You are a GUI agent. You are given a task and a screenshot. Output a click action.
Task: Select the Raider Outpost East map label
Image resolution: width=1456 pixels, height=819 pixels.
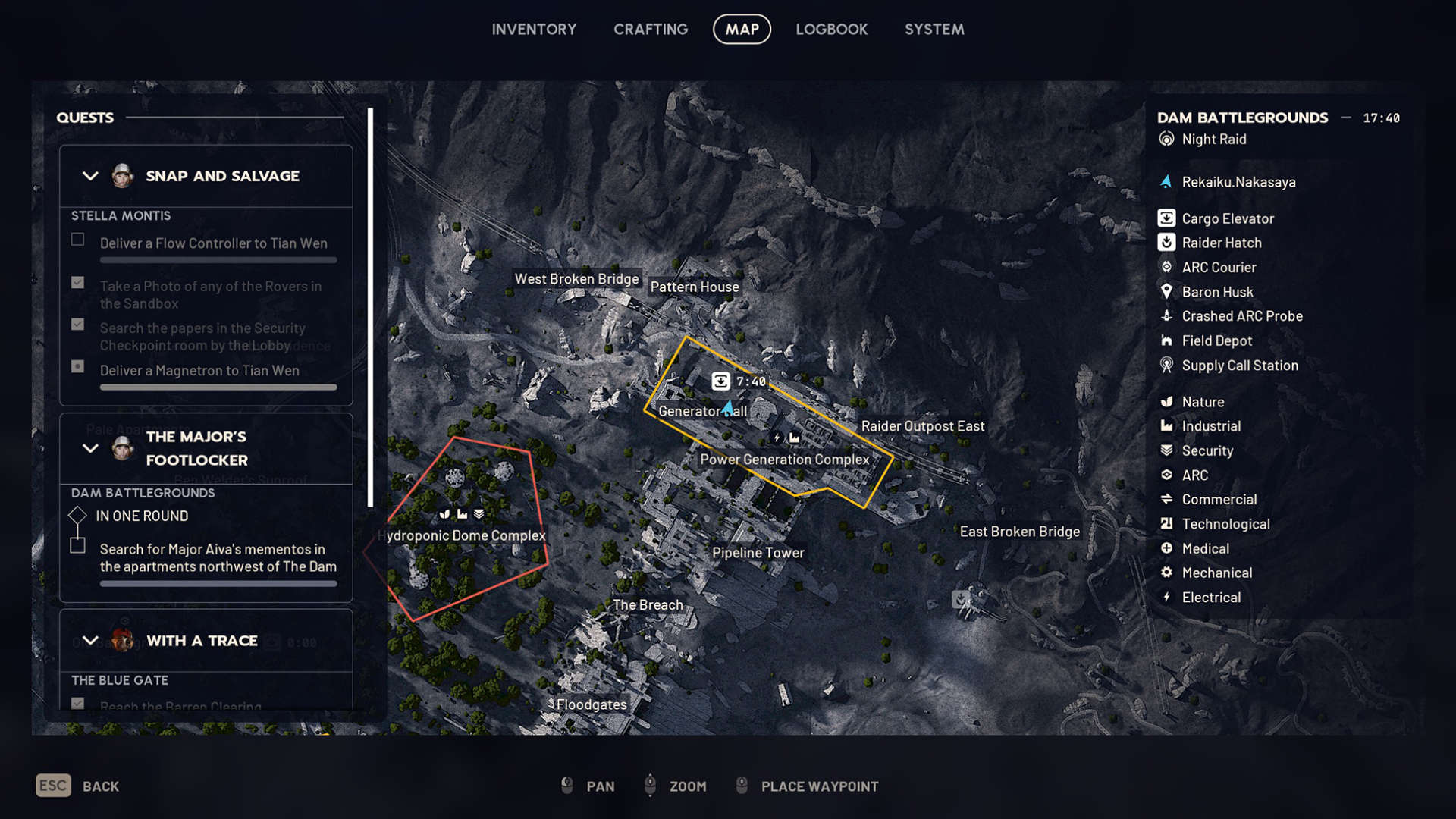pos(922,426)
